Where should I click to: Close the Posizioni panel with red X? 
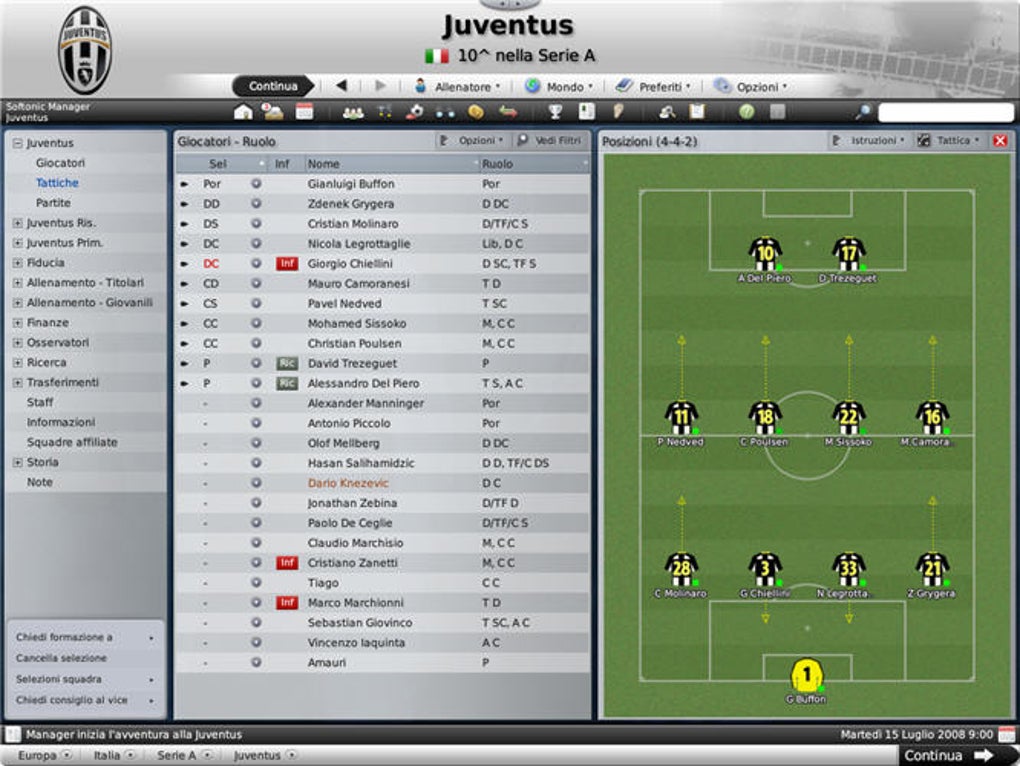(x=999, y=141)
